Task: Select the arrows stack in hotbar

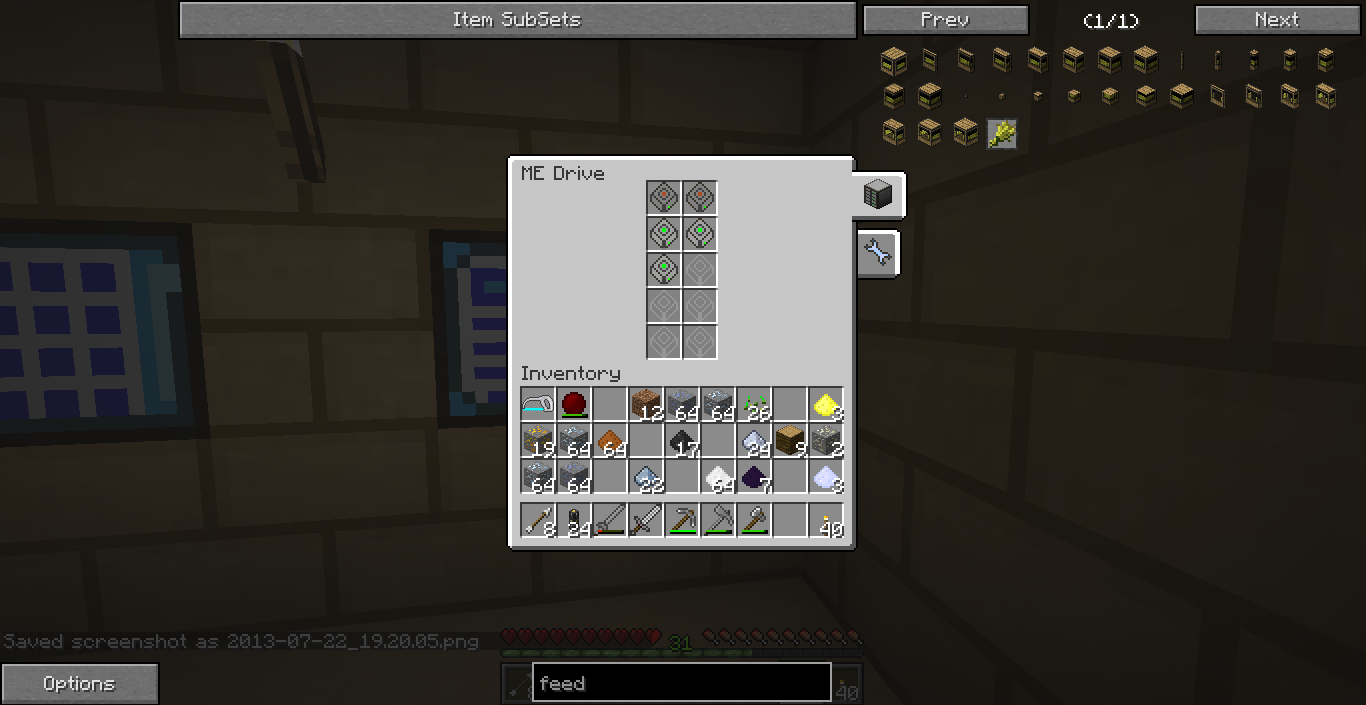Action: coord(538,521)
